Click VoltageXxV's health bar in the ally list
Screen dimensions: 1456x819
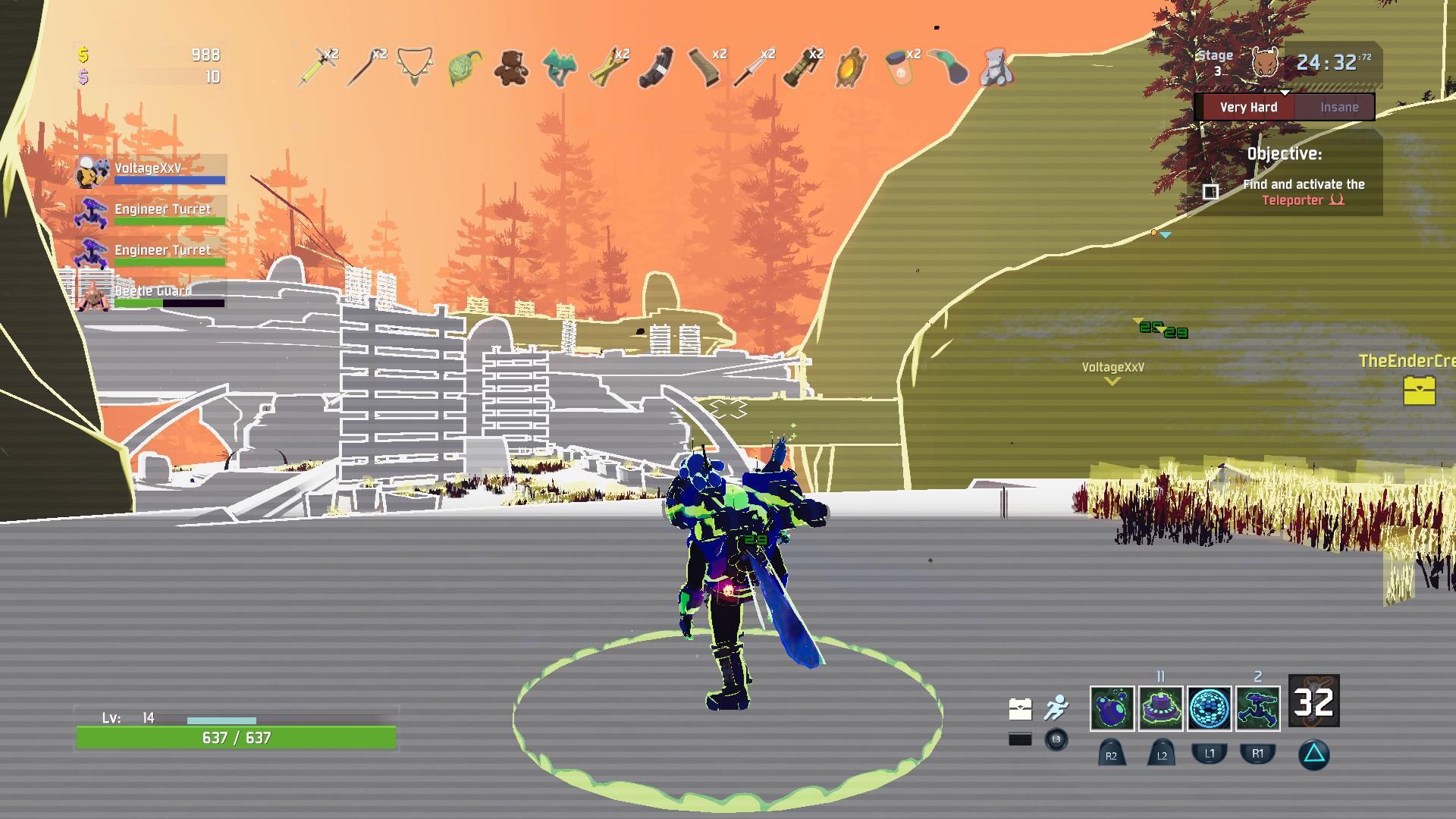171,180
